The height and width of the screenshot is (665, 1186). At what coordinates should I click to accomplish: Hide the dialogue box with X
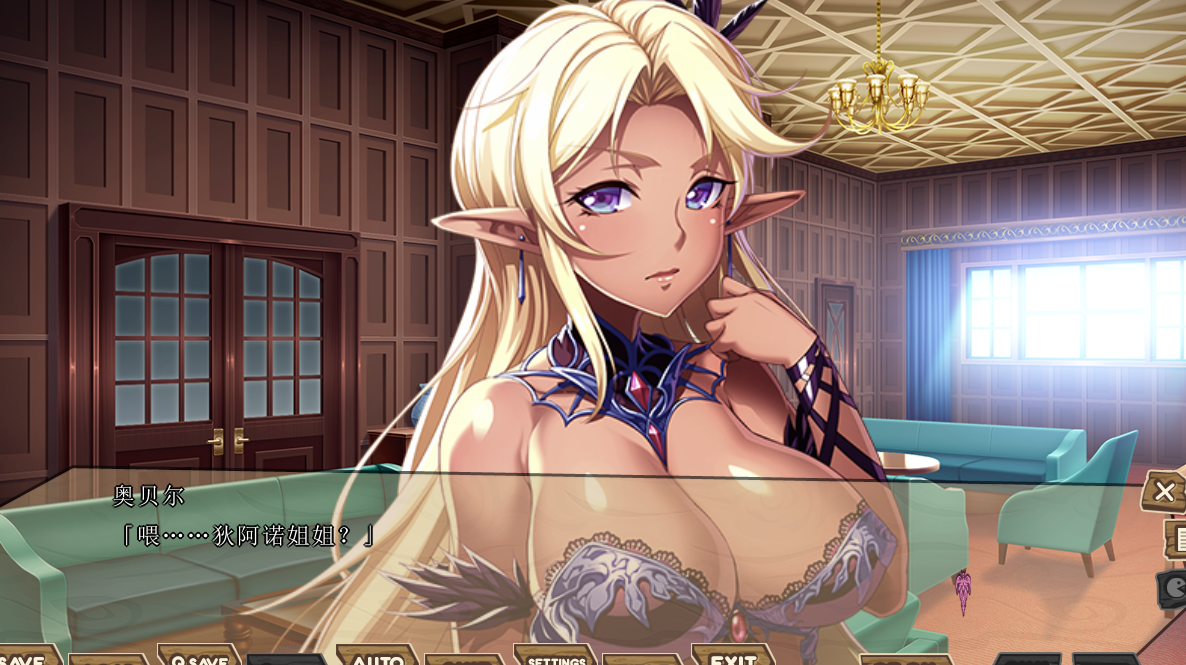(x=1165, y=491)
